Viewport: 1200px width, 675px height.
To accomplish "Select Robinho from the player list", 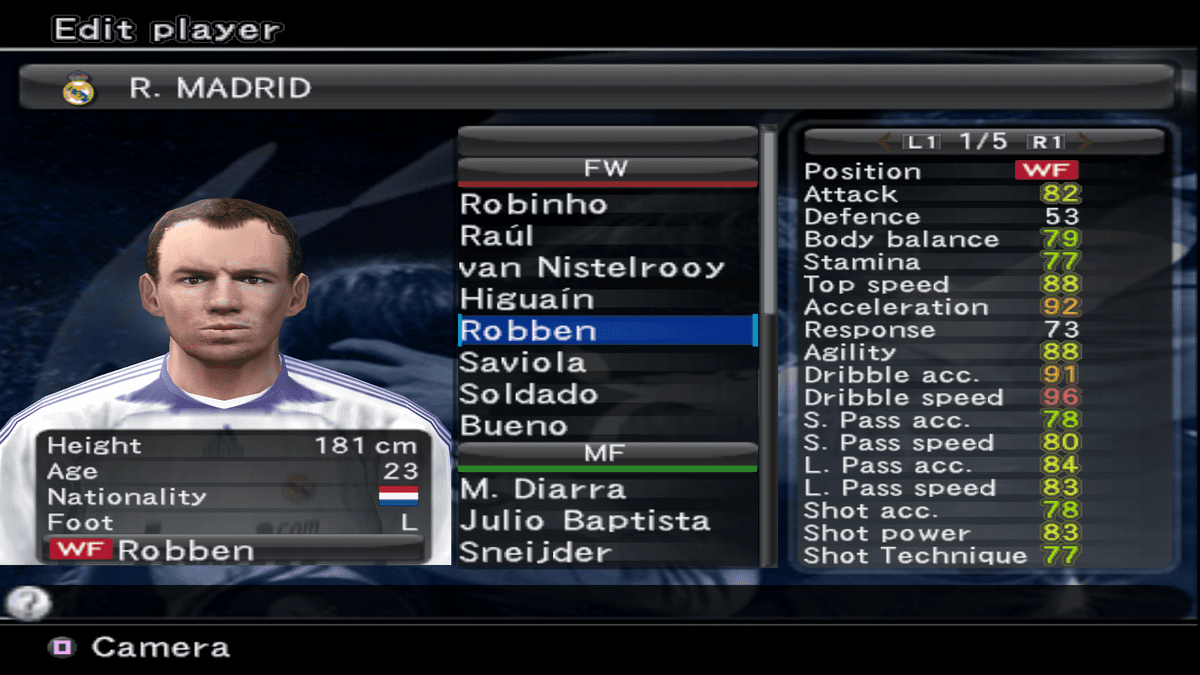I will point(534,205).
